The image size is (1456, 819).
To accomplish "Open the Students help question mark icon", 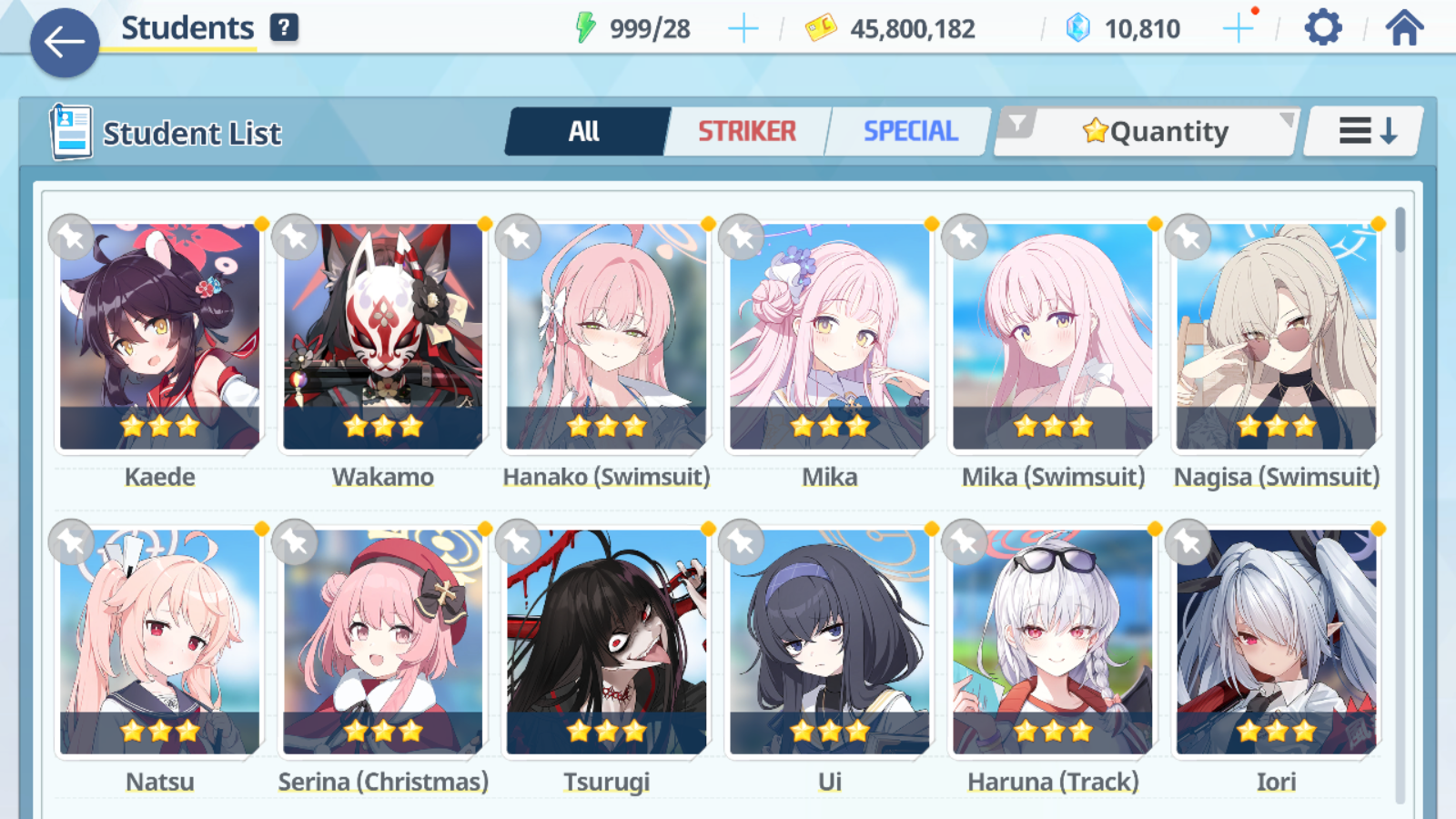I will pyautogui.click(x=286, y=27).
